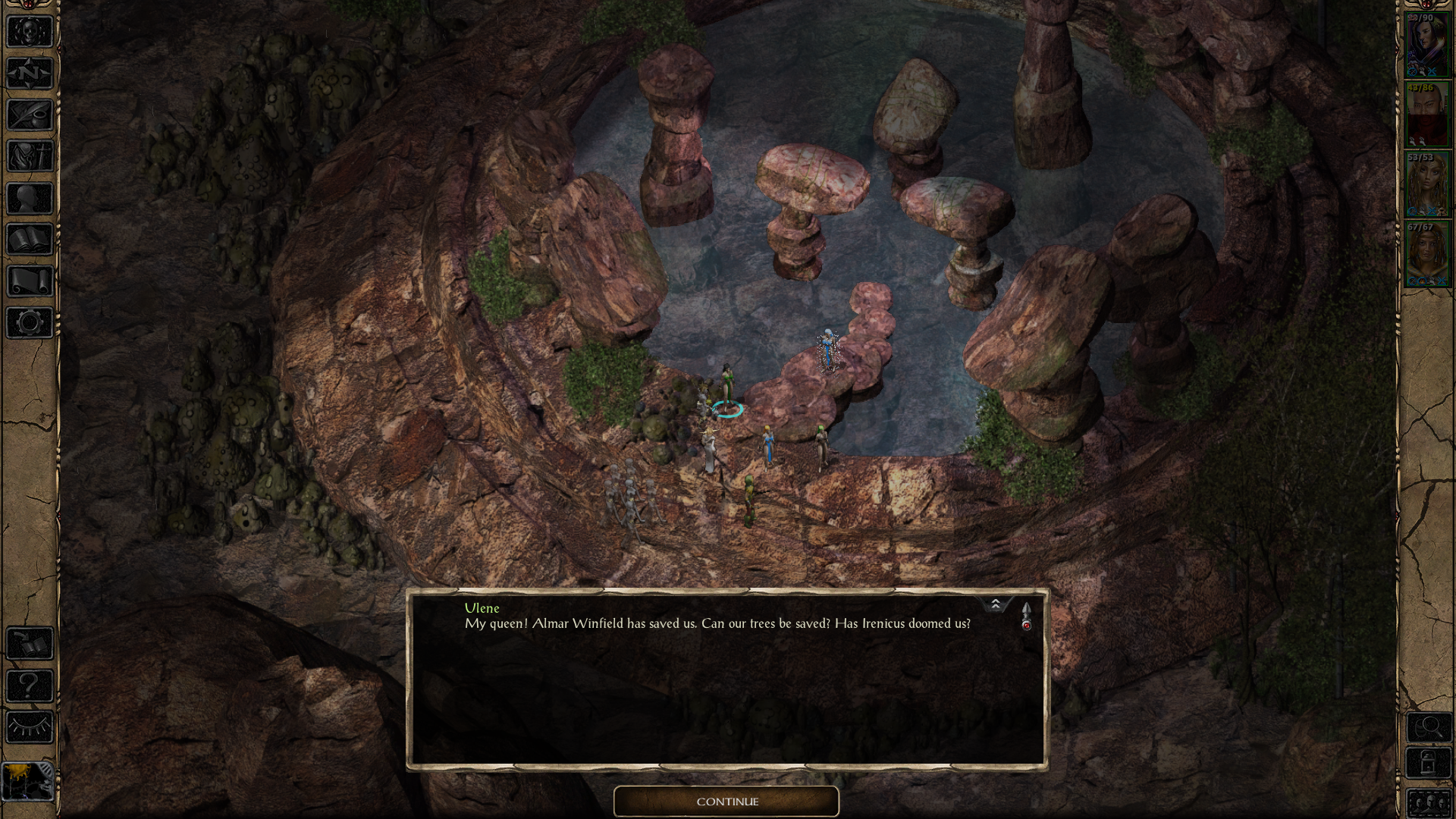Open the area map with the compass icon
Viewport: 1456px width, 819px height.
(30, 74)
